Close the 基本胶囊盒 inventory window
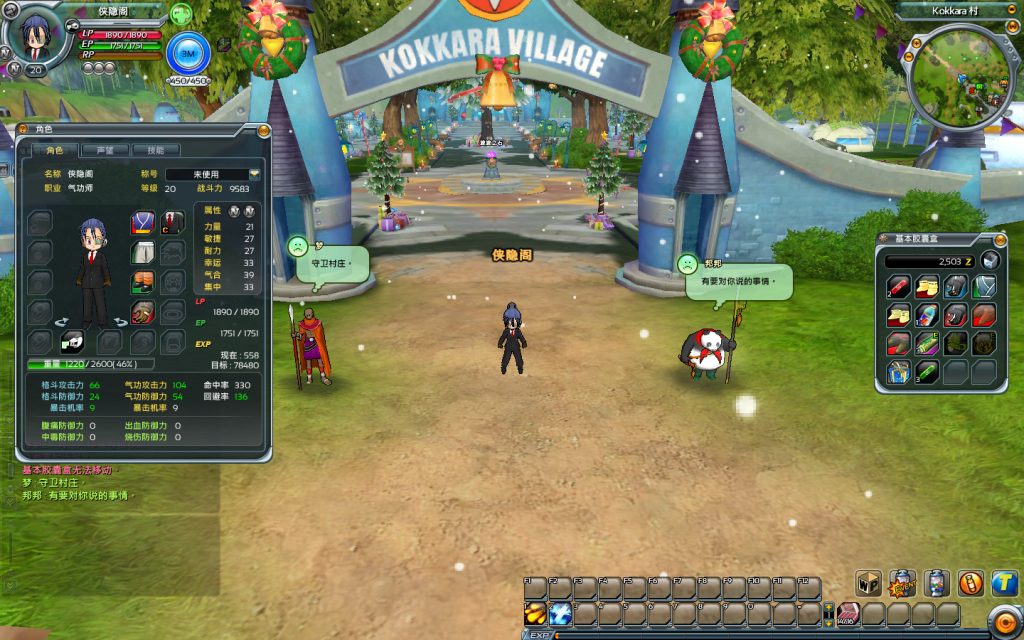 click(x=1000, y=239)
